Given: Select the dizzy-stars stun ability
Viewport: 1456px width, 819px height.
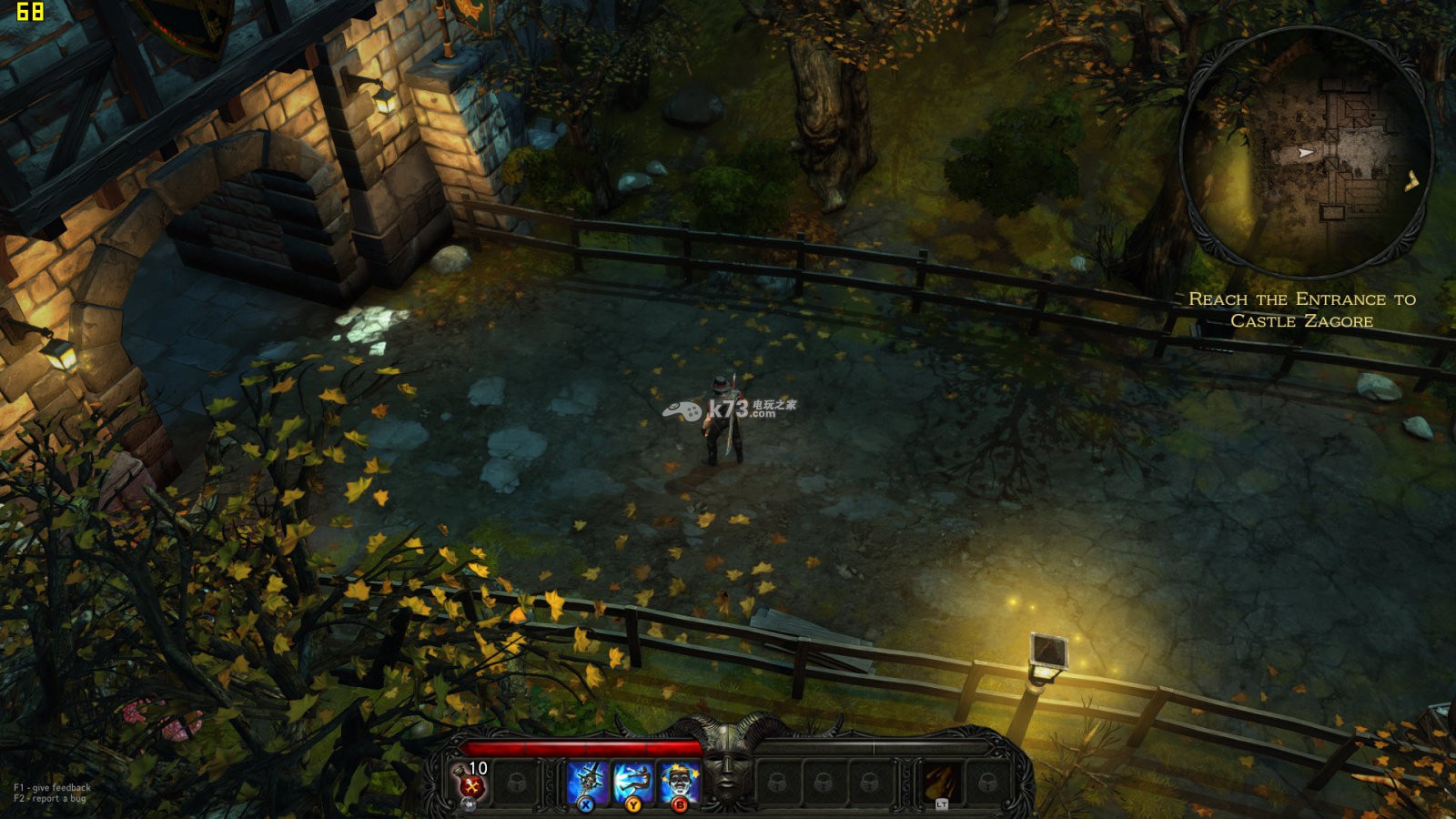Looking at the screenshot, I should [x=679, y=782].
